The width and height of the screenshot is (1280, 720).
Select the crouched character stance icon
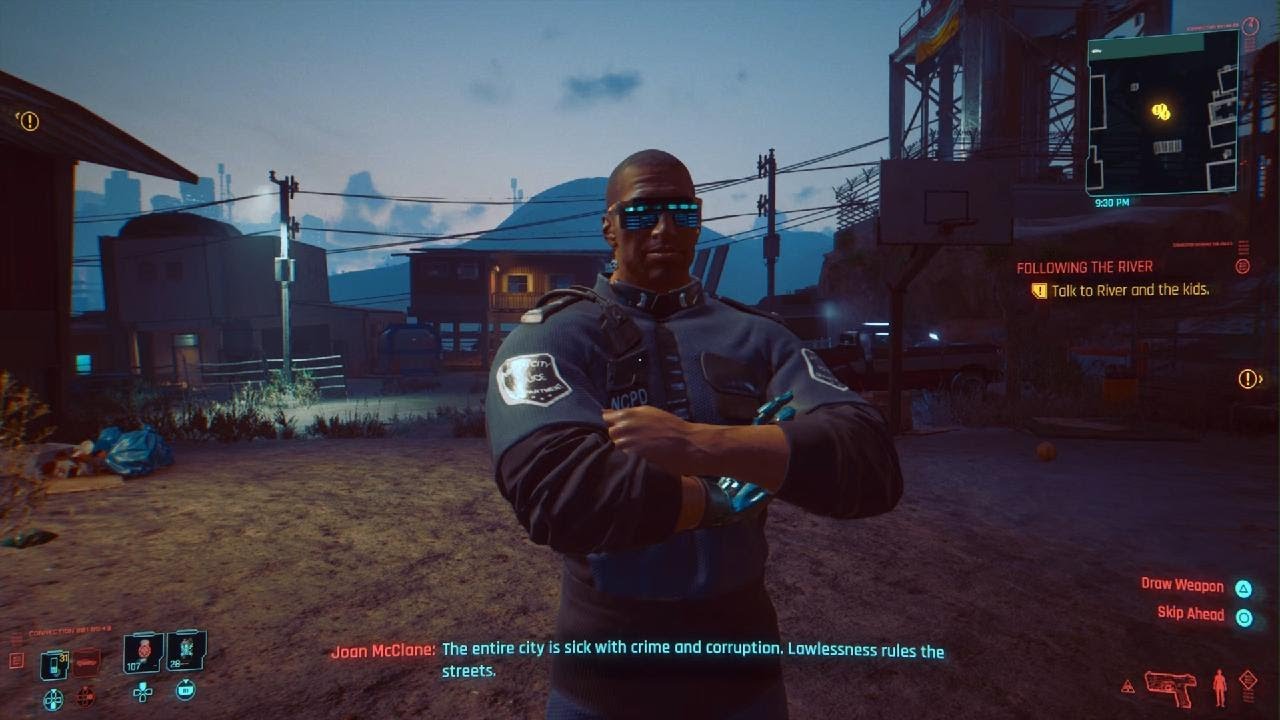click(1219, 687)
